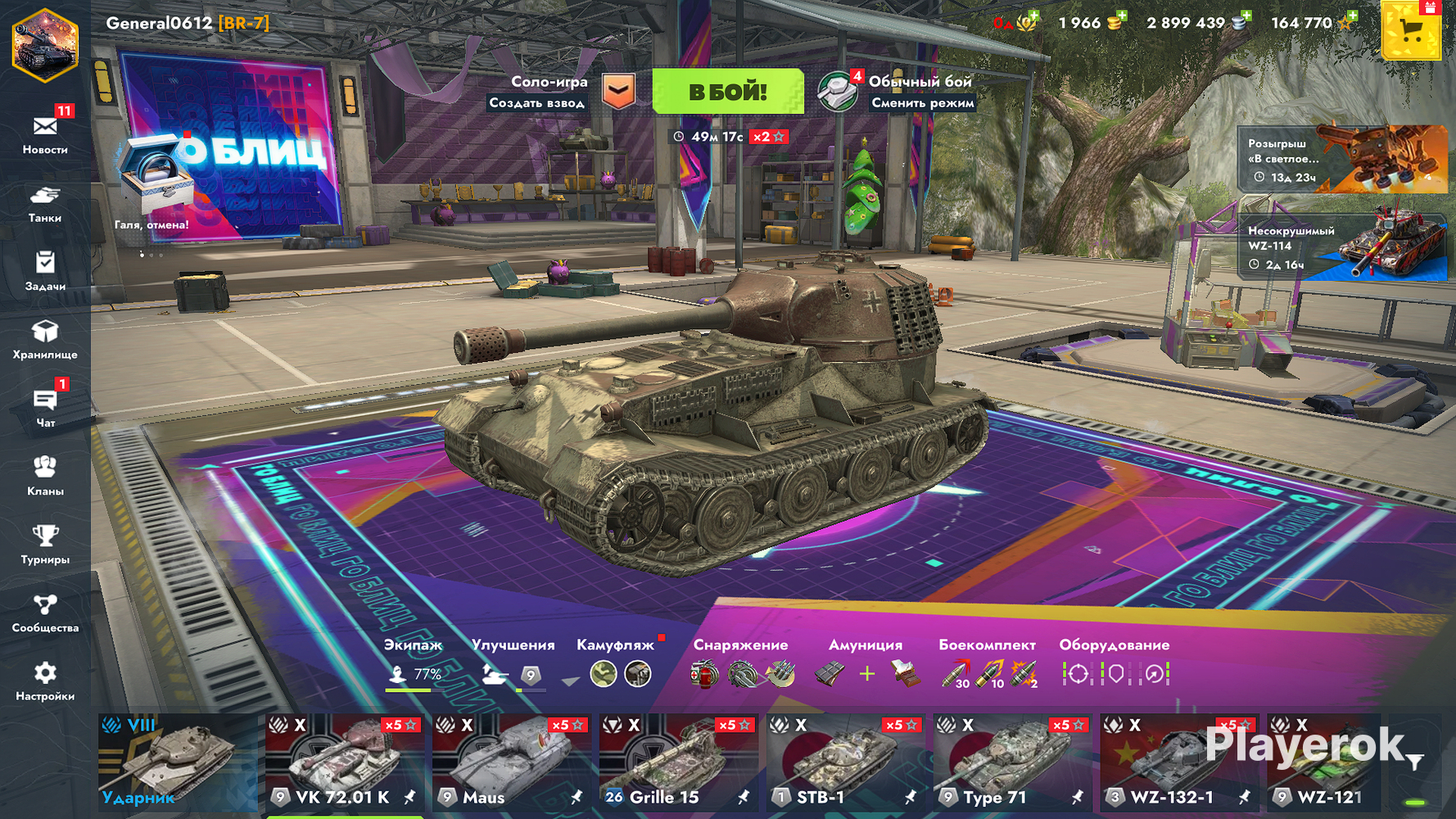This screenshot has height=819, width=1456.
Task: Change mode via Сменить режим
Action: click(x=922, y=103)
